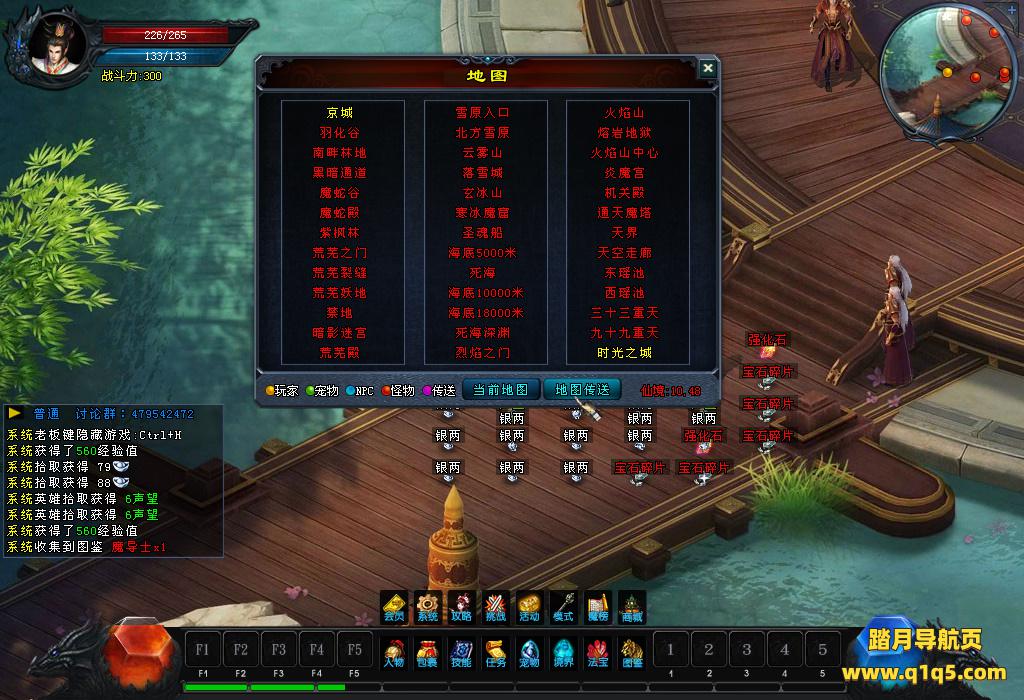Choose 时光之城 destination
Image resolution: width=1024 pixels, height=700 pixels.
(625, 353)
